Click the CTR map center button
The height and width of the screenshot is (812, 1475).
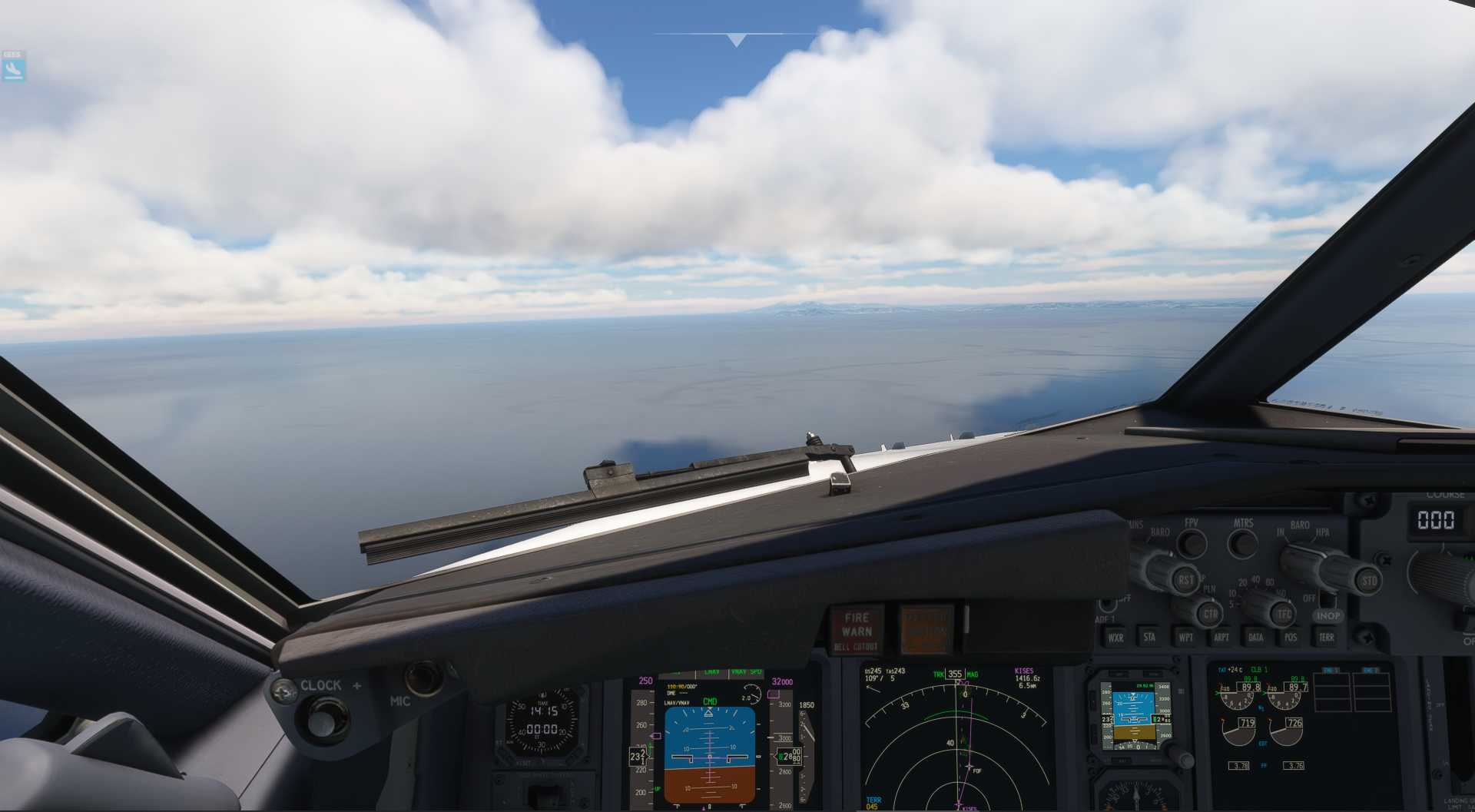coord(1210,614)
